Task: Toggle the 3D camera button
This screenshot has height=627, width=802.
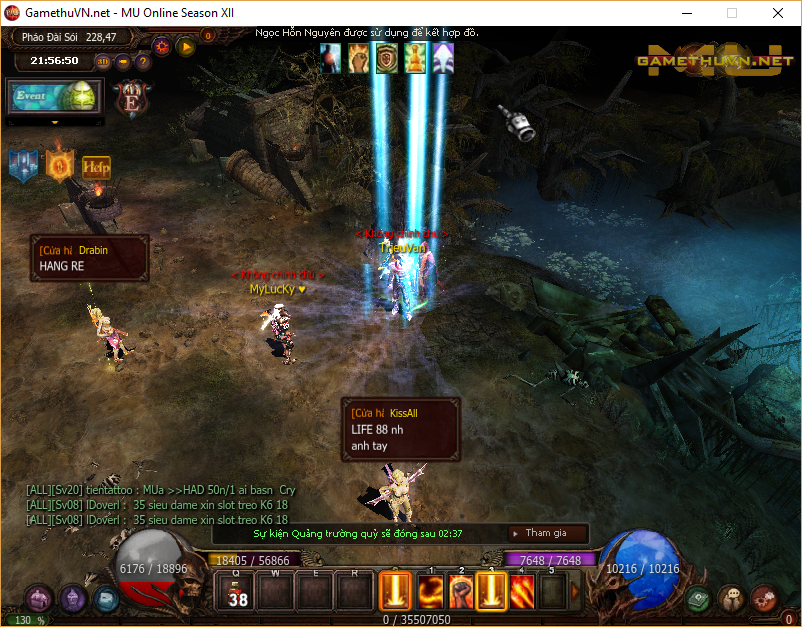Action: click(x=103, y=61)
